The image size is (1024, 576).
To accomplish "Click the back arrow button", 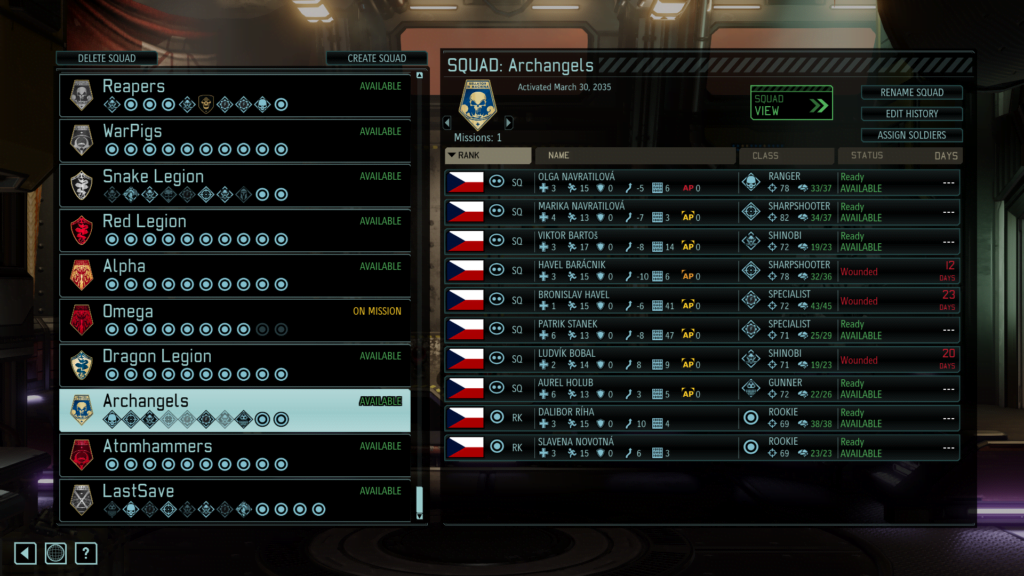I will pos(25,553).
